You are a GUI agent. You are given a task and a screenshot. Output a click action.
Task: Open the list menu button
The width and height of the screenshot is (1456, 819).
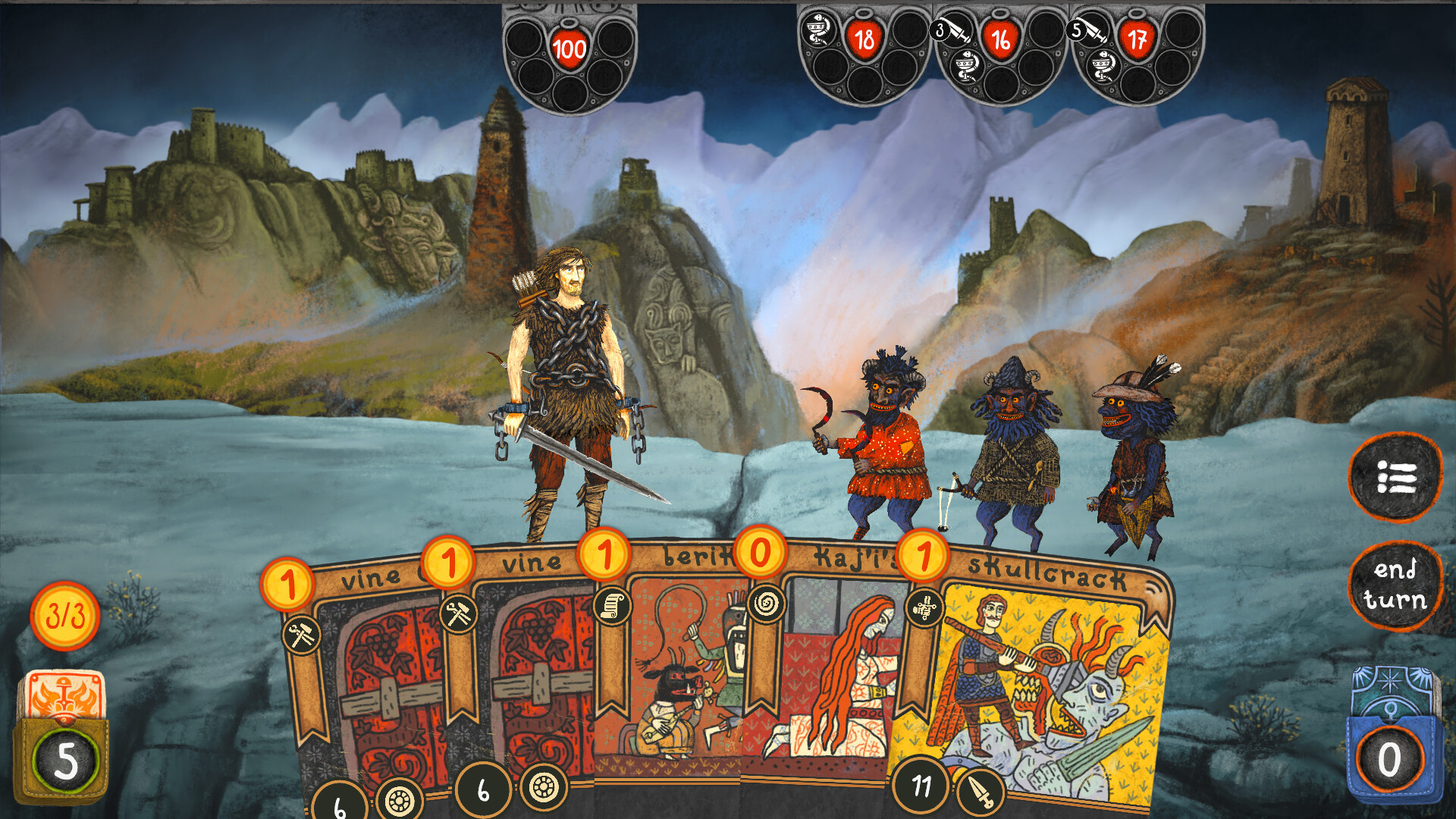(x=1395, y=478)
